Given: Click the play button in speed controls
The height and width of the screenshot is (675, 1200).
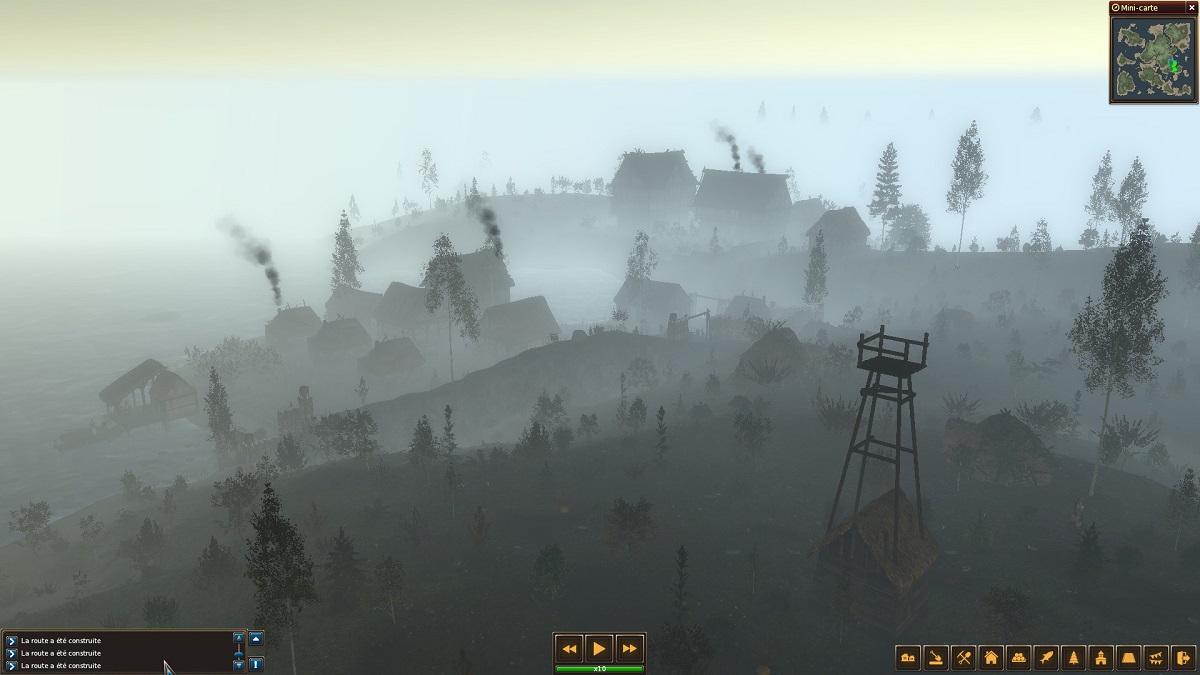Looking at the screenshot, I should (x=599, y=648).
